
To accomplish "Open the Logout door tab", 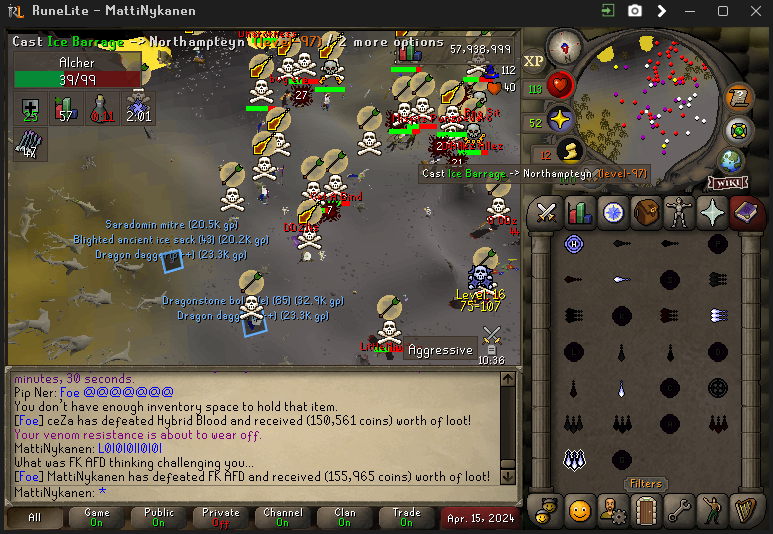I will point(646,510).
